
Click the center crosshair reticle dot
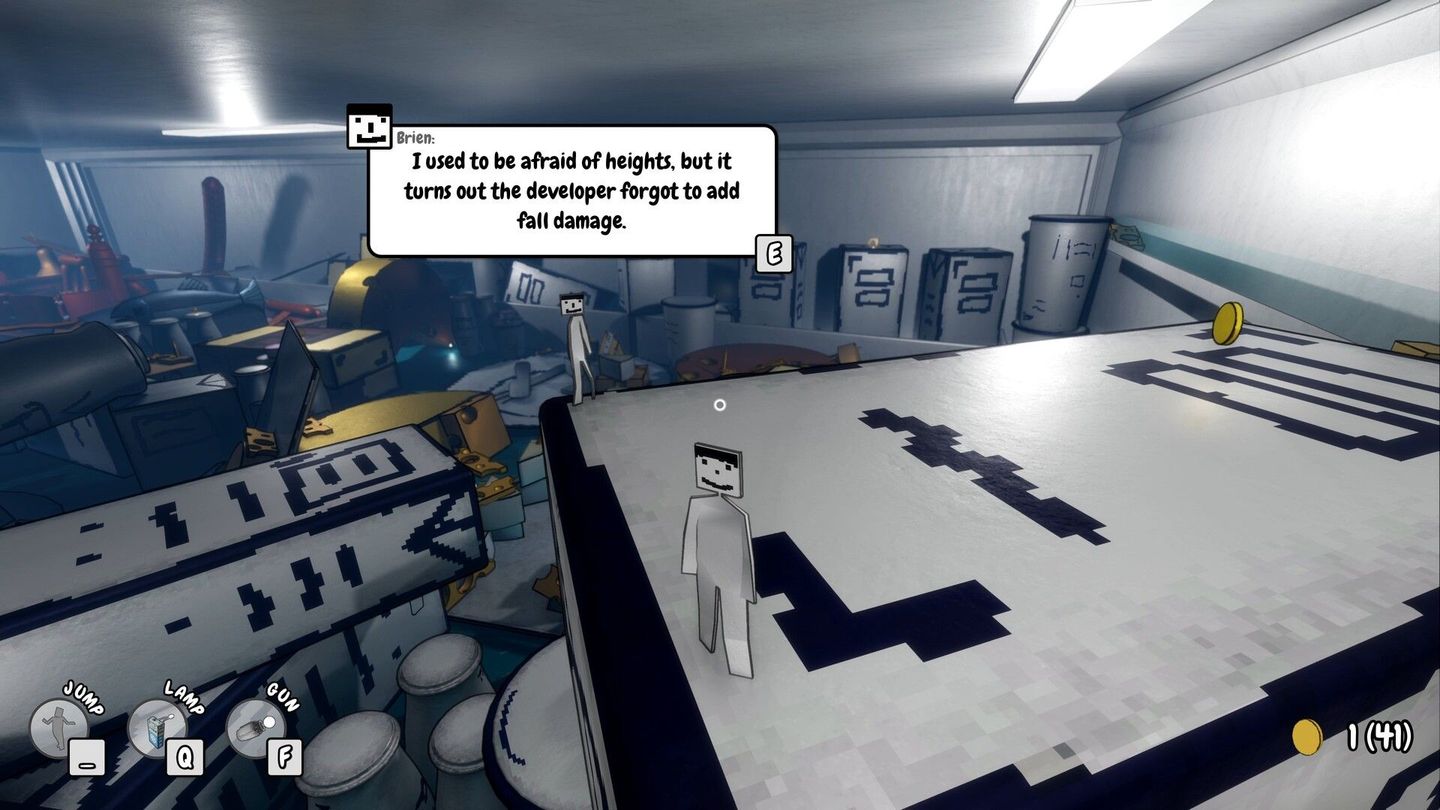[x=720, y=405]
